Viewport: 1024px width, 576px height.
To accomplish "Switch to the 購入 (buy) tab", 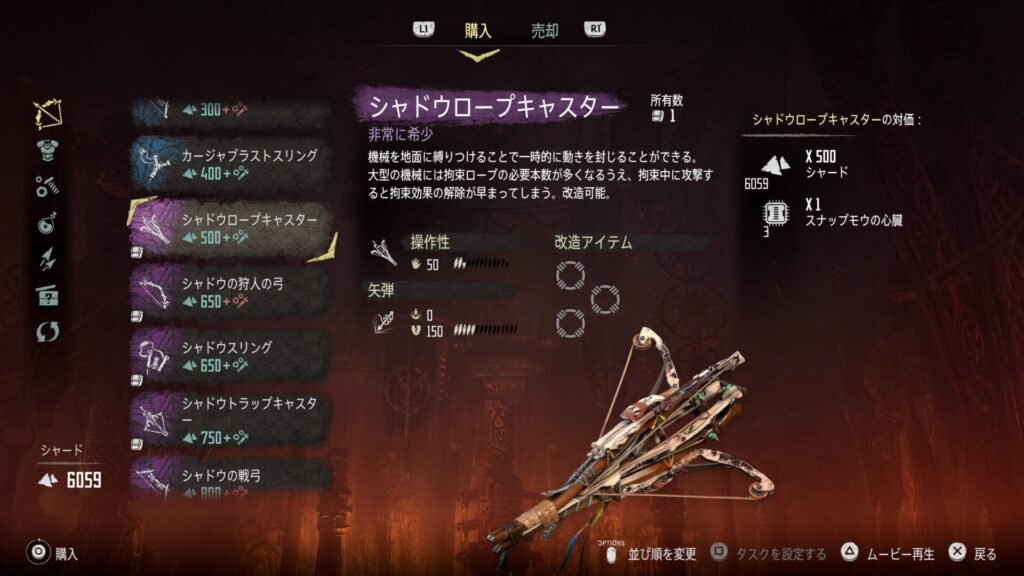I will tap(478, 30).
